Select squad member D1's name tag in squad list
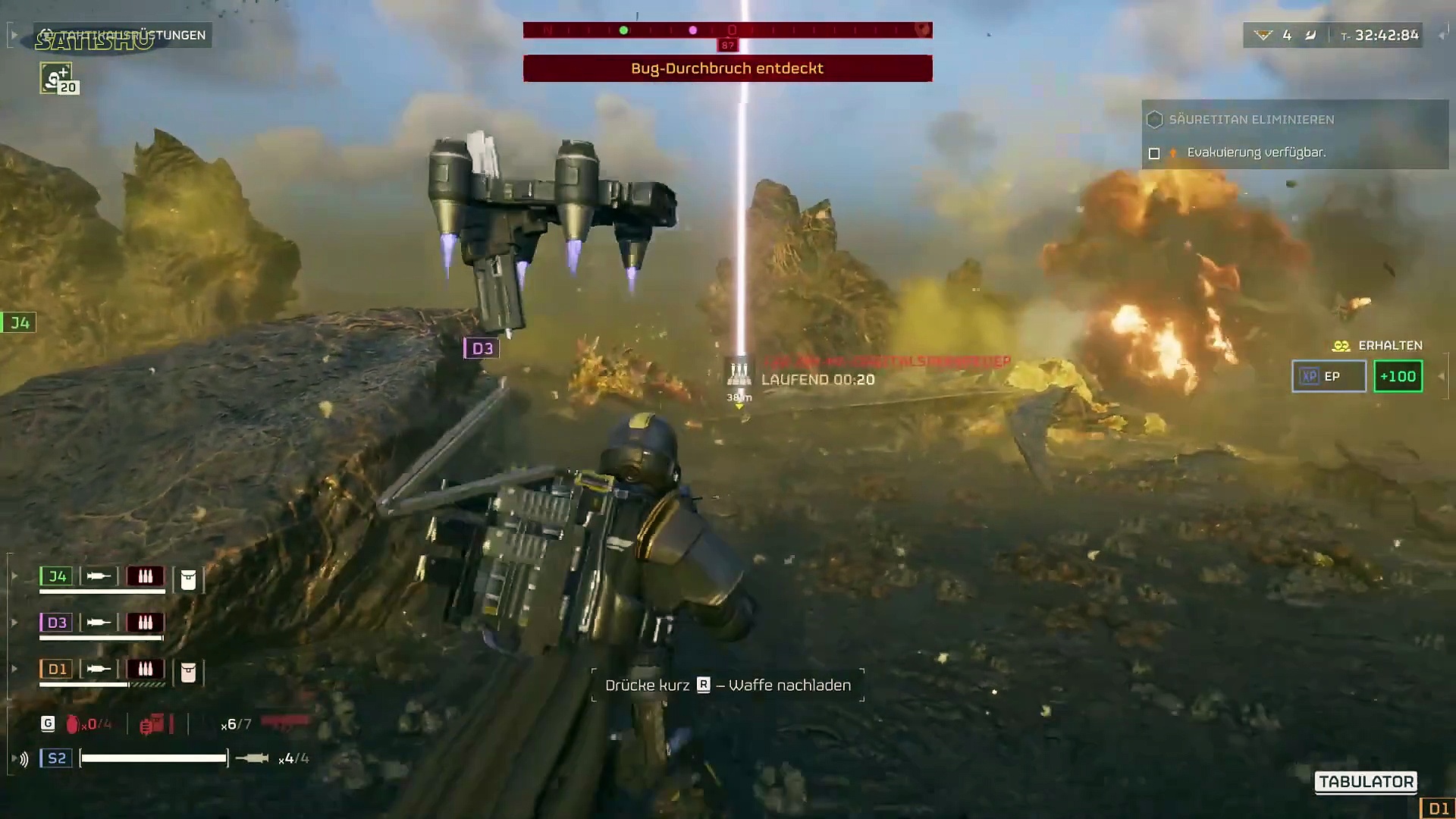 pyautogui.click(x=57, y=669)
